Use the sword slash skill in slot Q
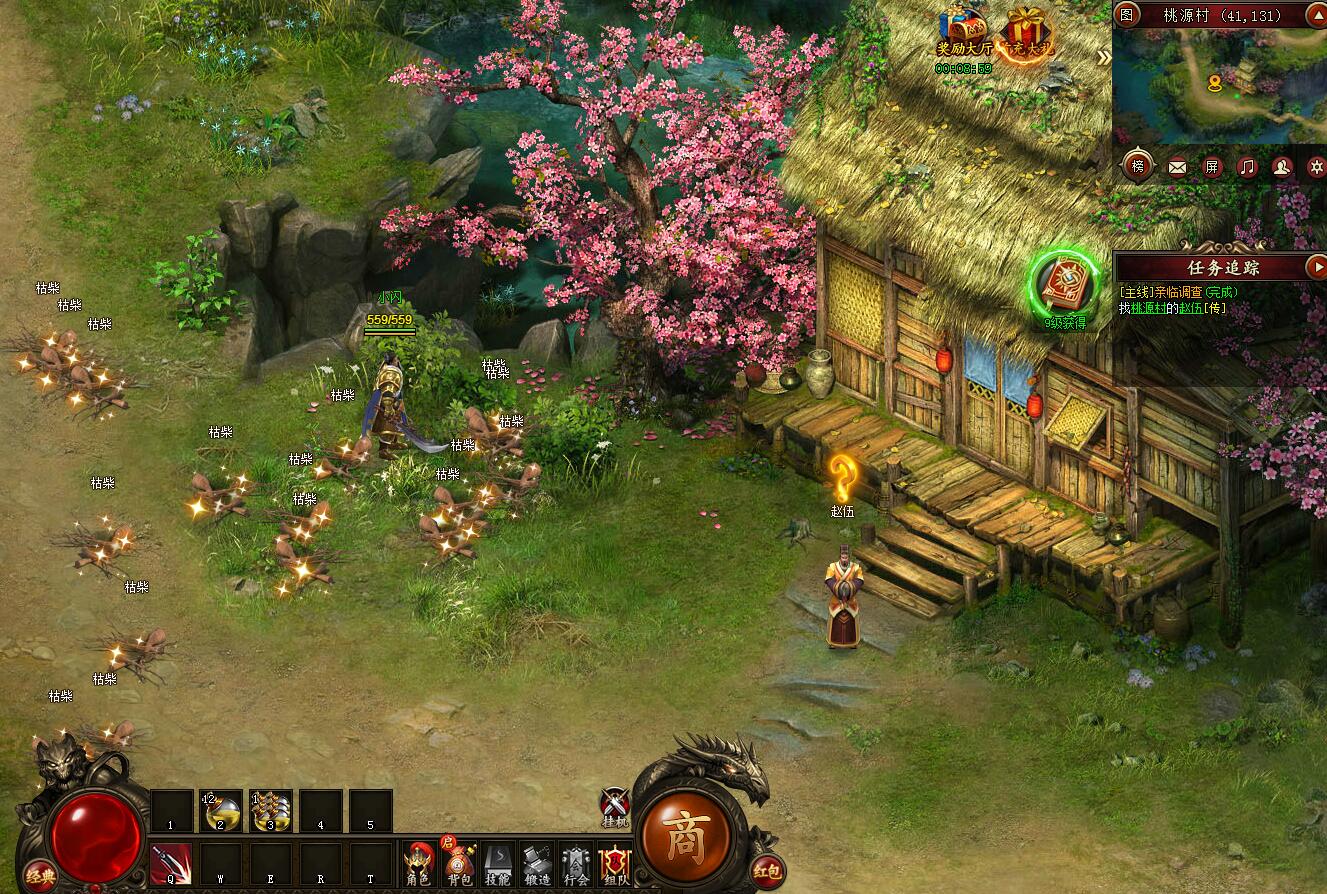The width and height of the screenshot is (1327, 894). point(171,862)
